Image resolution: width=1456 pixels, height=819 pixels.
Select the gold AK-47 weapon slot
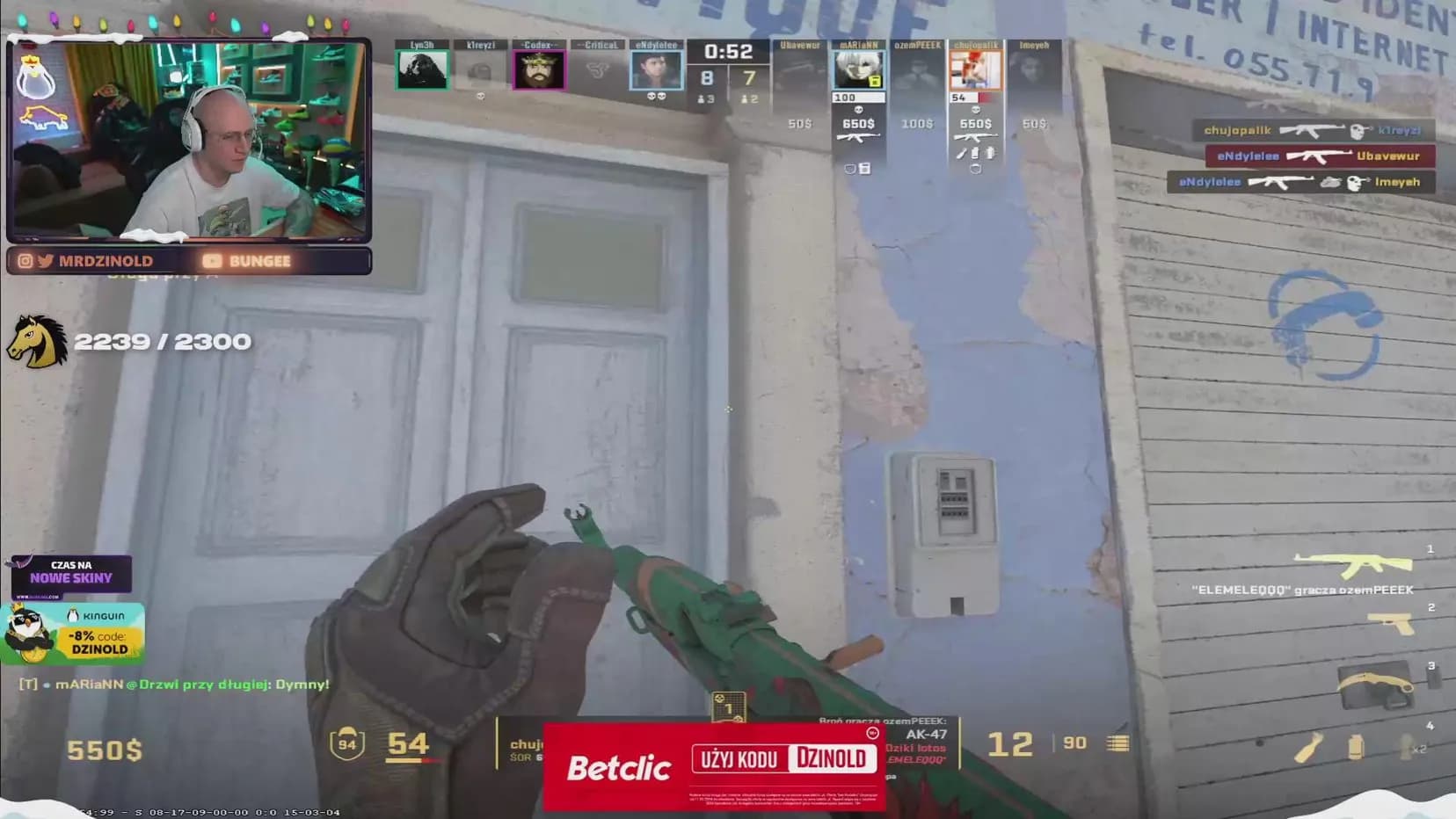1354,565
